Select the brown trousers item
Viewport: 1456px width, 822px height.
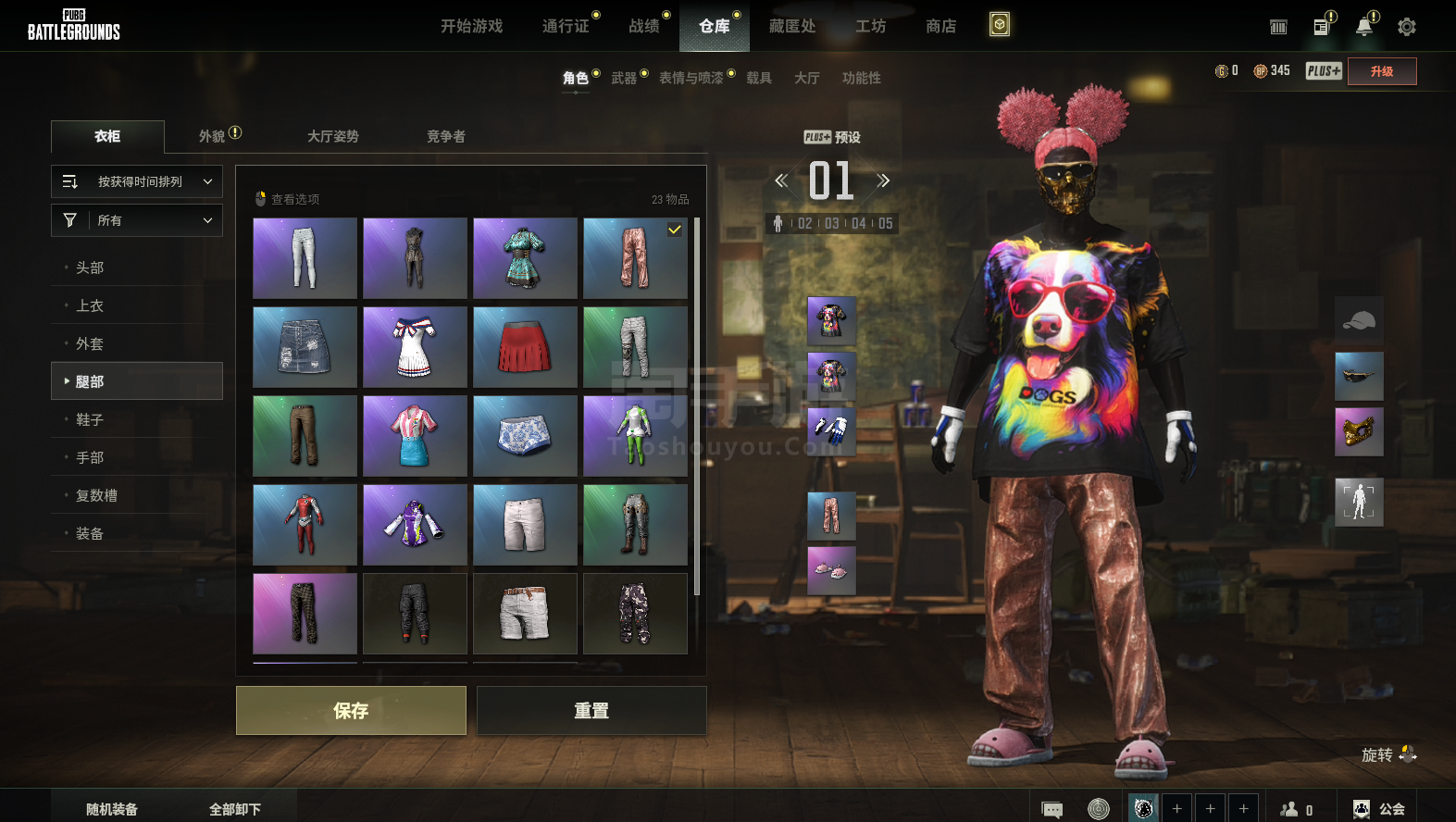tap(305, 436)
